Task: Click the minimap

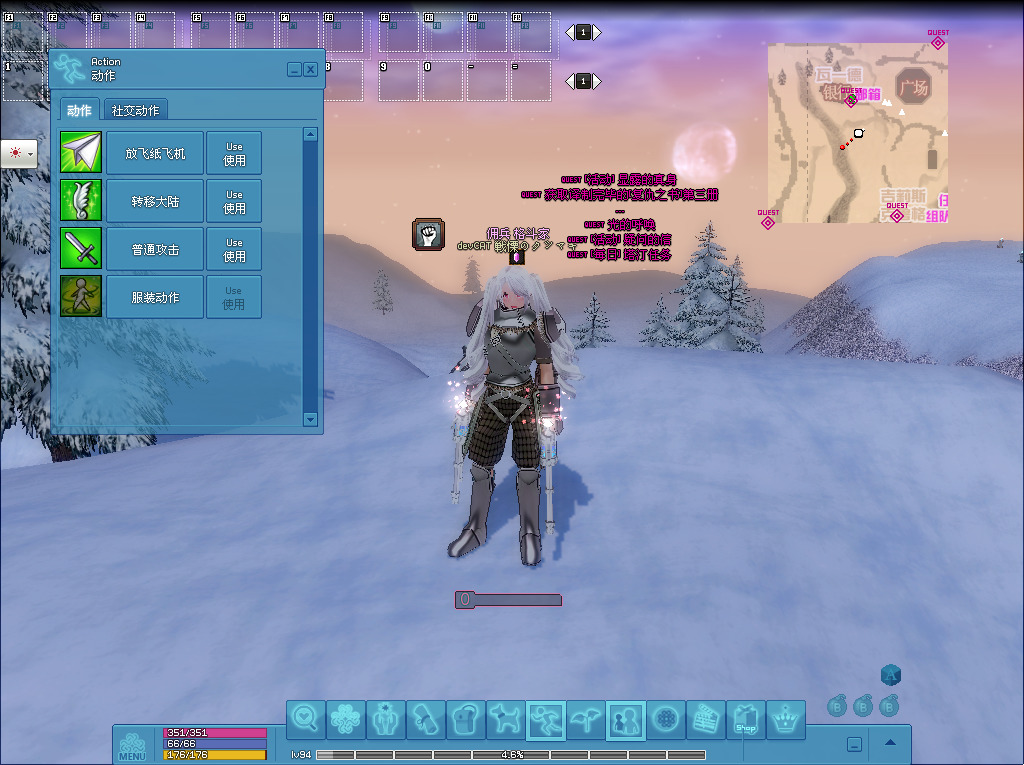Action: [x=857, y=132]
